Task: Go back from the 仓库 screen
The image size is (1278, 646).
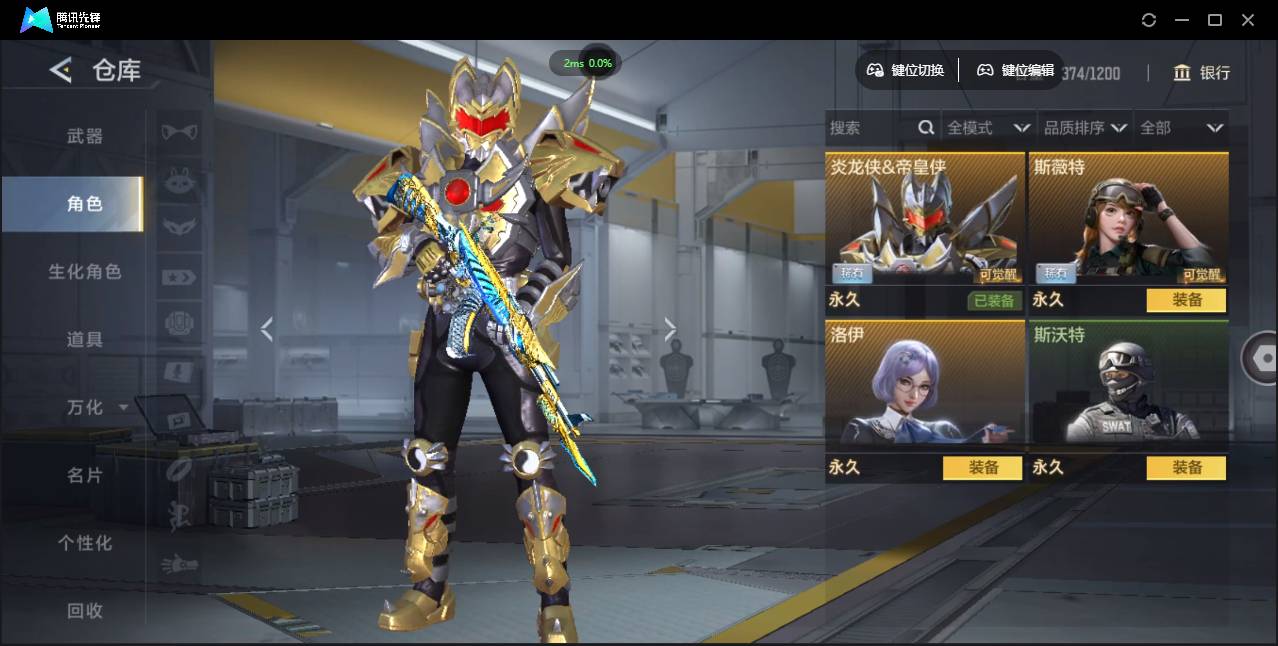Action: (x=61, y=70)
